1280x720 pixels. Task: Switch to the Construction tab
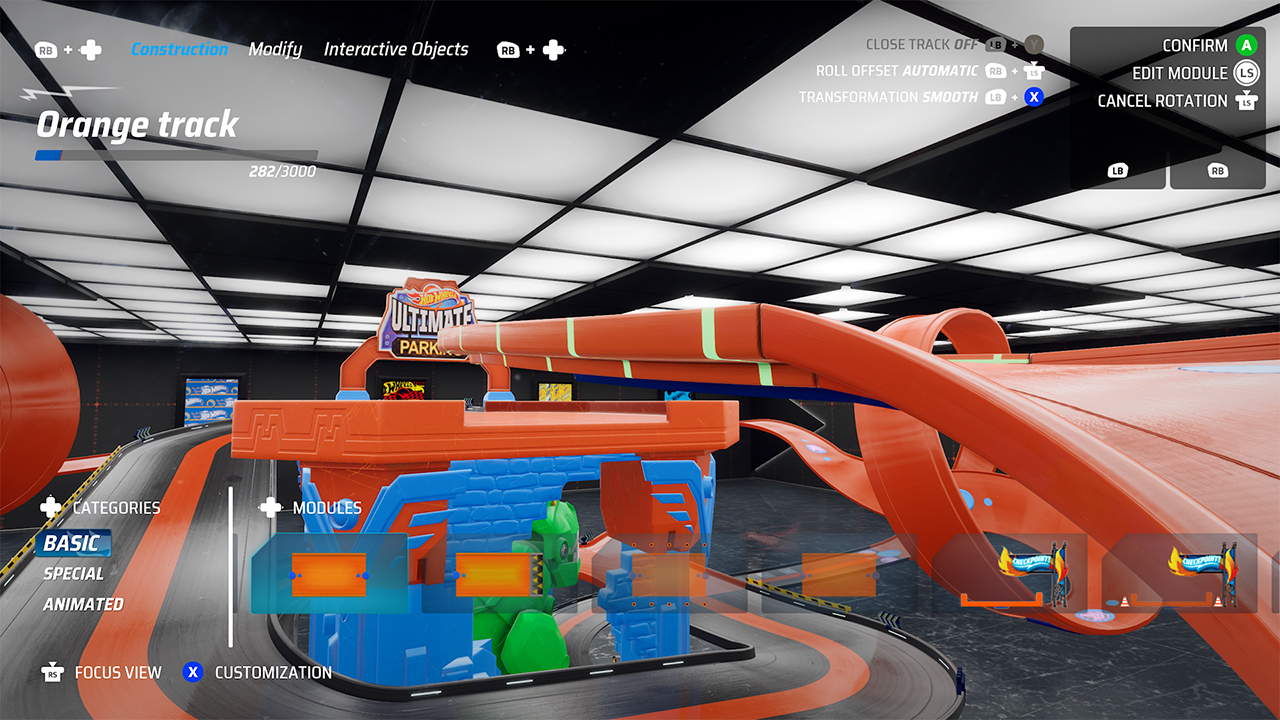(x=180, y=49)
